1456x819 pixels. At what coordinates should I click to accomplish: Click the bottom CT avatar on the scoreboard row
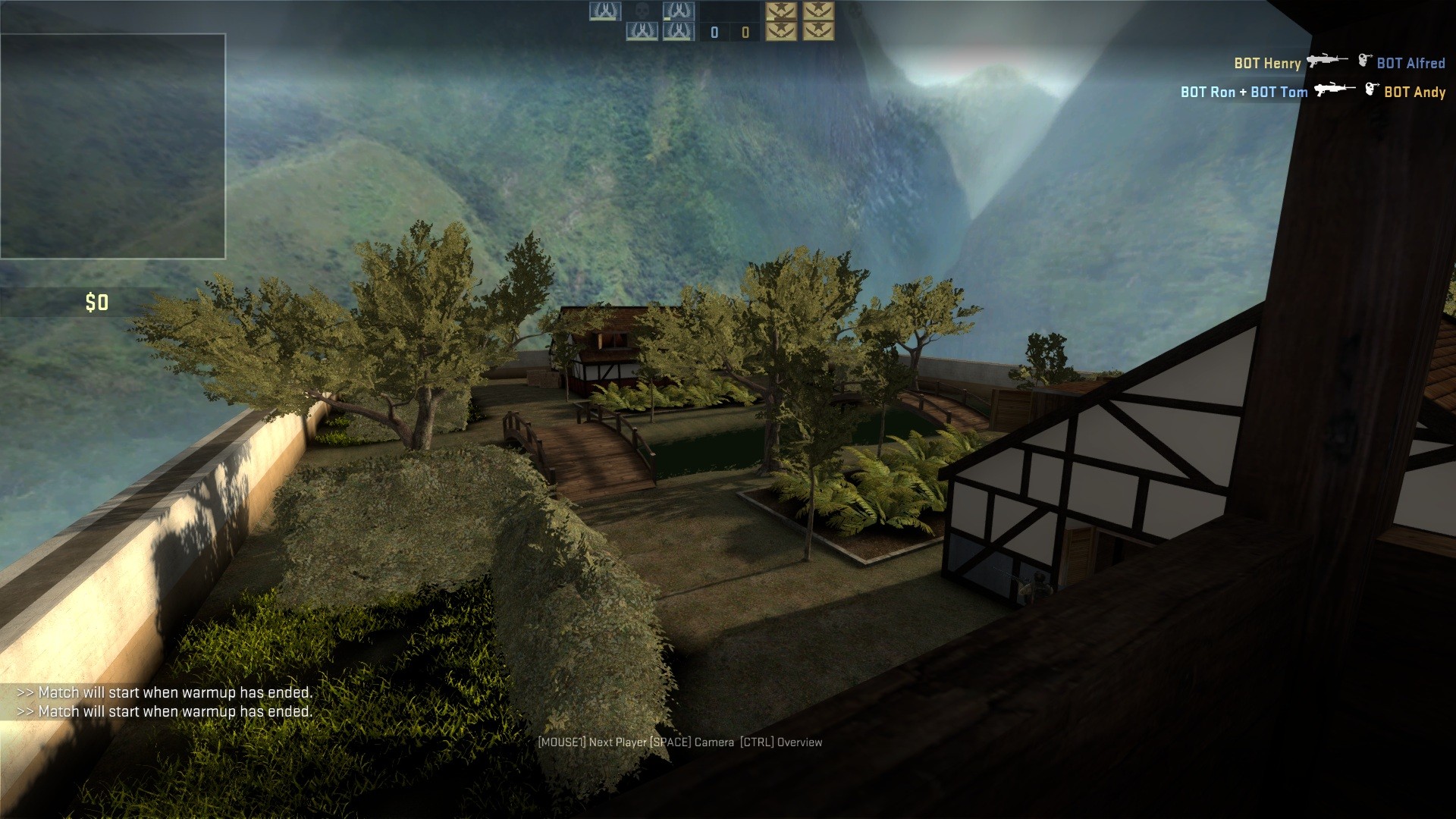[677, 32]
